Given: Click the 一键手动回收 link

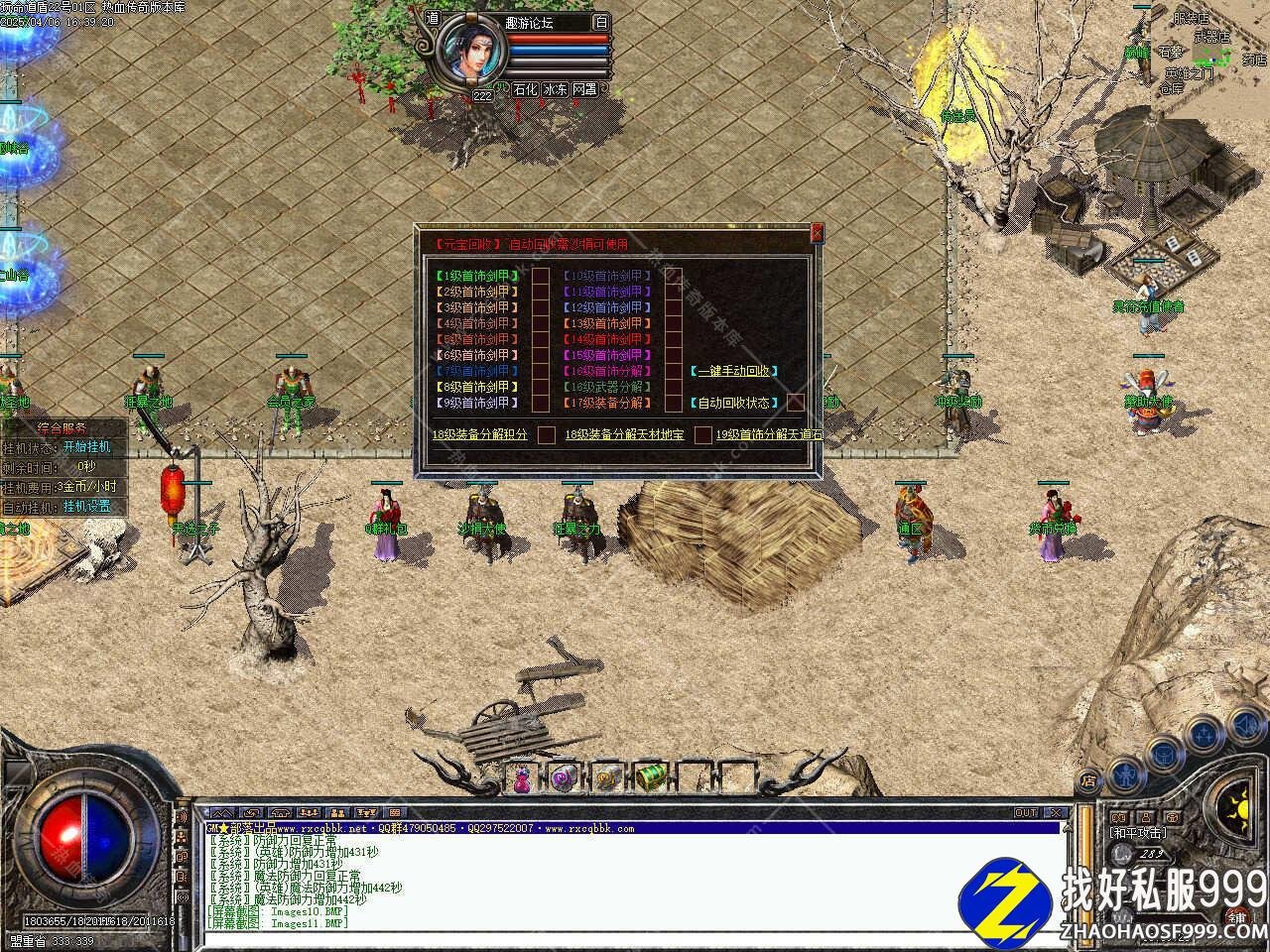Looking at the screenshot, I should click(733, 371).
